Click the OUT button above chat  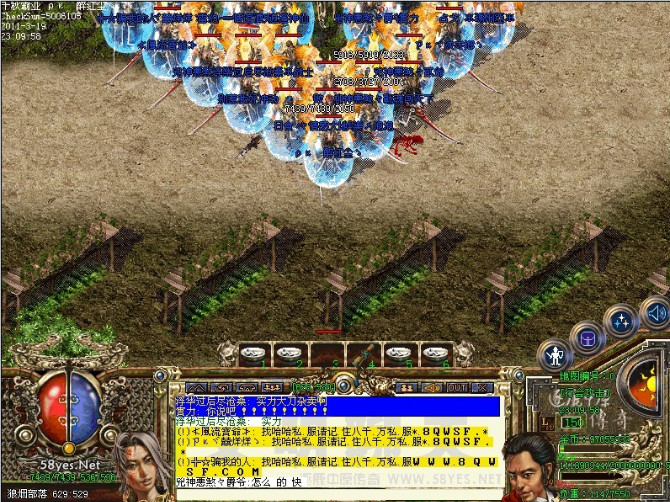coord(456,386)
